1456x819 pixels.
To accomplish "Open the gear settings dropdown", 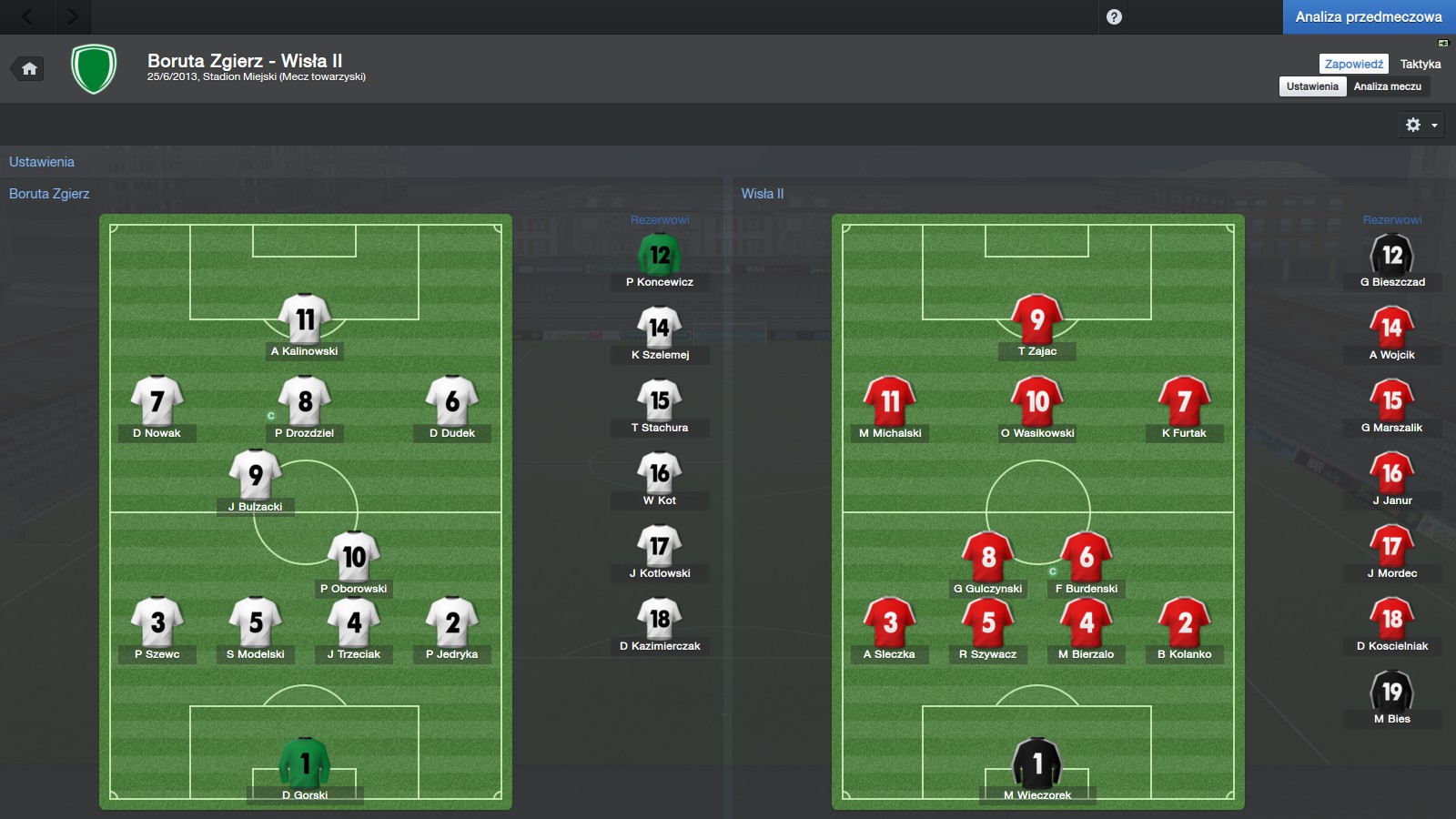I will pos(1421,125).
